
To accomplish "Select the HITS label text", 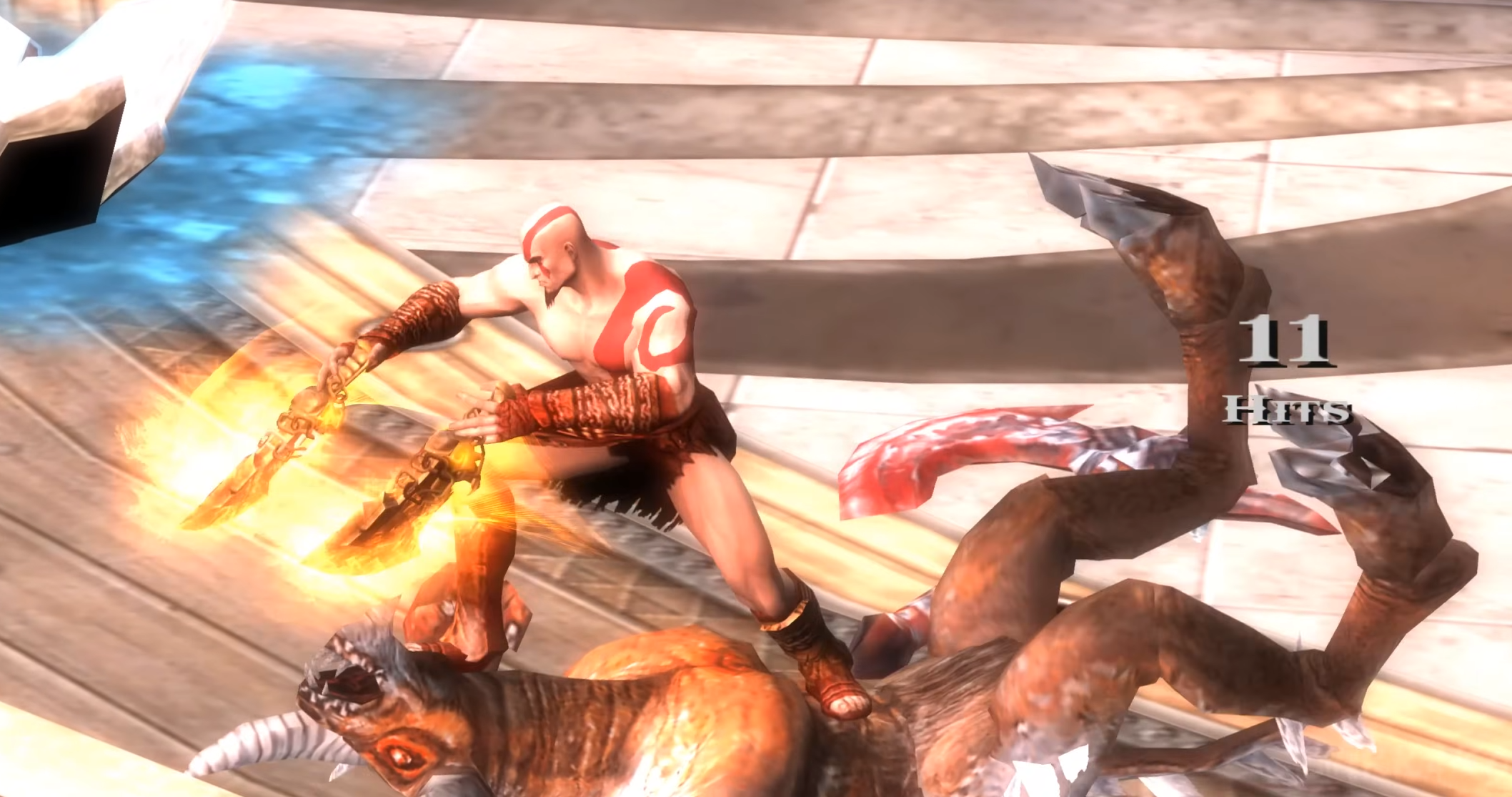I will (1286, 410).
